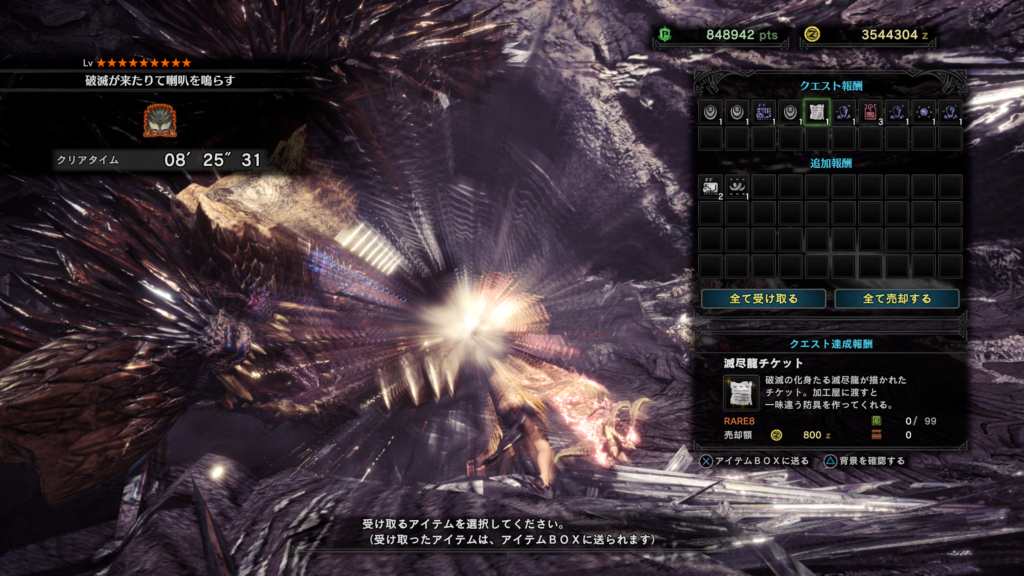Pick the blue round gem reward slot
Image resolution: width=1024 pixels, height=576 pixels.
pos(924,112)
